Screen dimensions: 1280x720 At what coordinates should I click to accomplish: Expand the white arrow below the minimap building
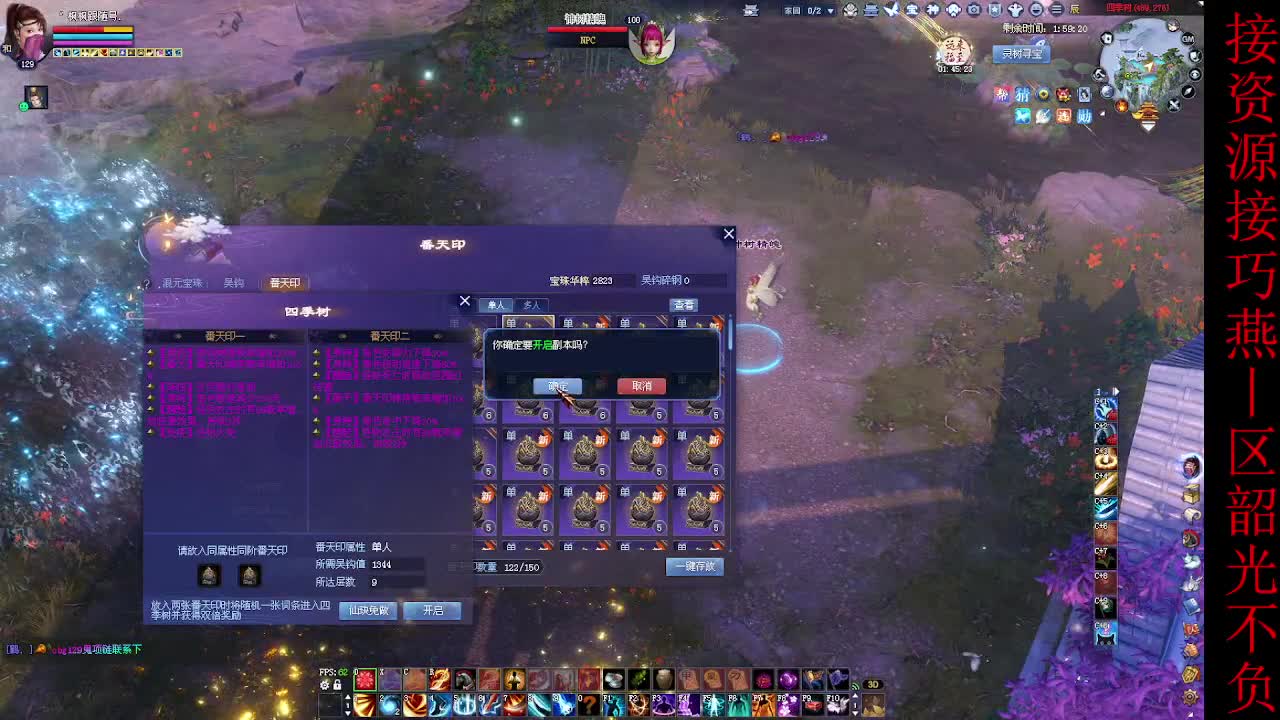(x=1146, y=127)
